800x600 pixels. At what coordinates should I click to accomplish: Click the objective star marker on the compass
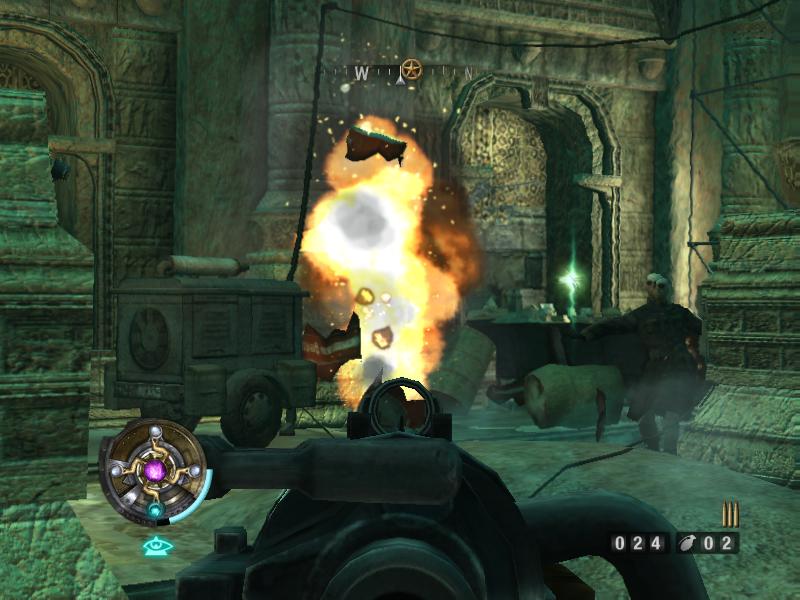click(410, 70)
